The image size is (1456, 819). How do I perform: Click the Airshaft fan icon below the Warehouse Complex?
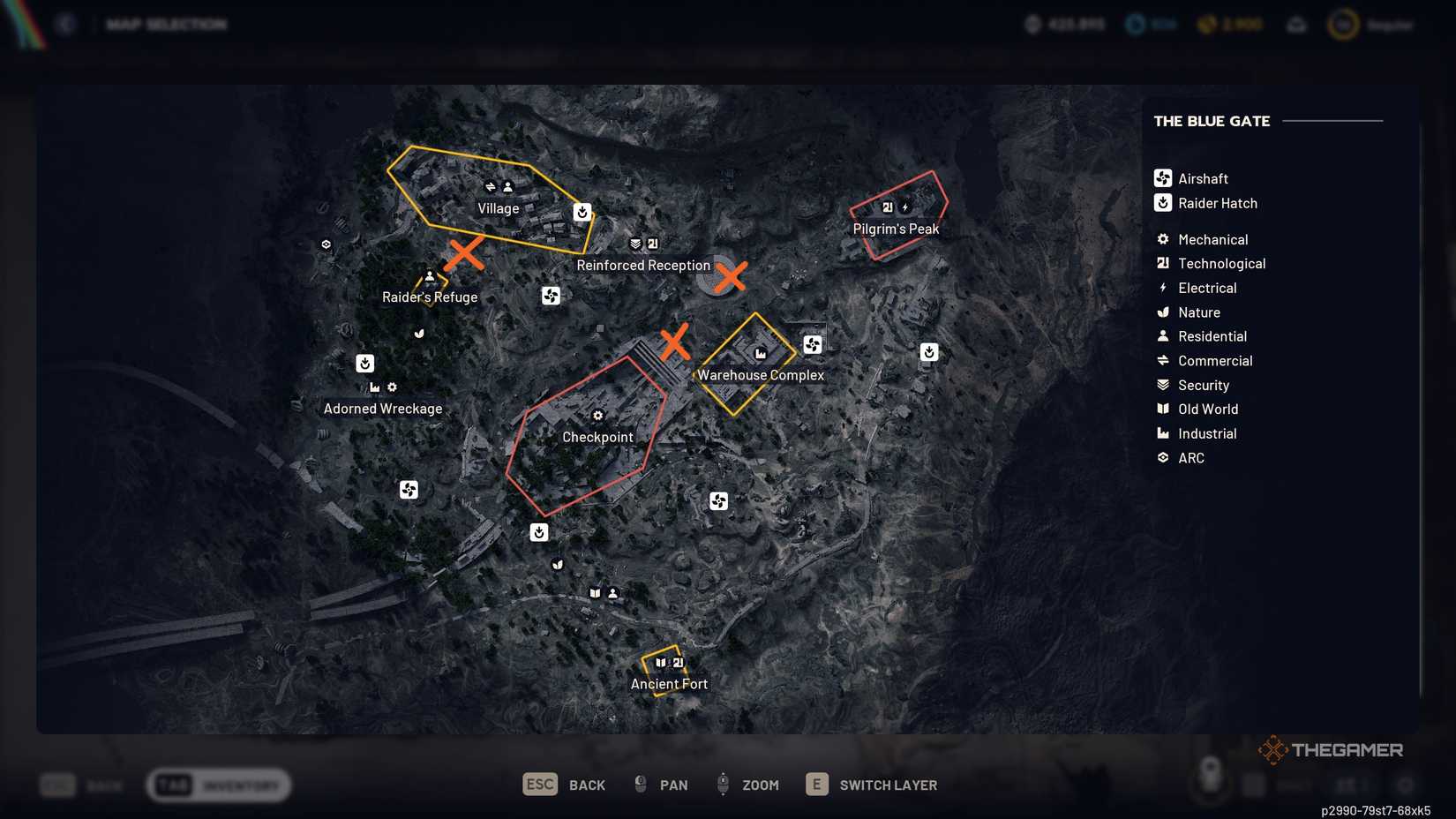718,500
